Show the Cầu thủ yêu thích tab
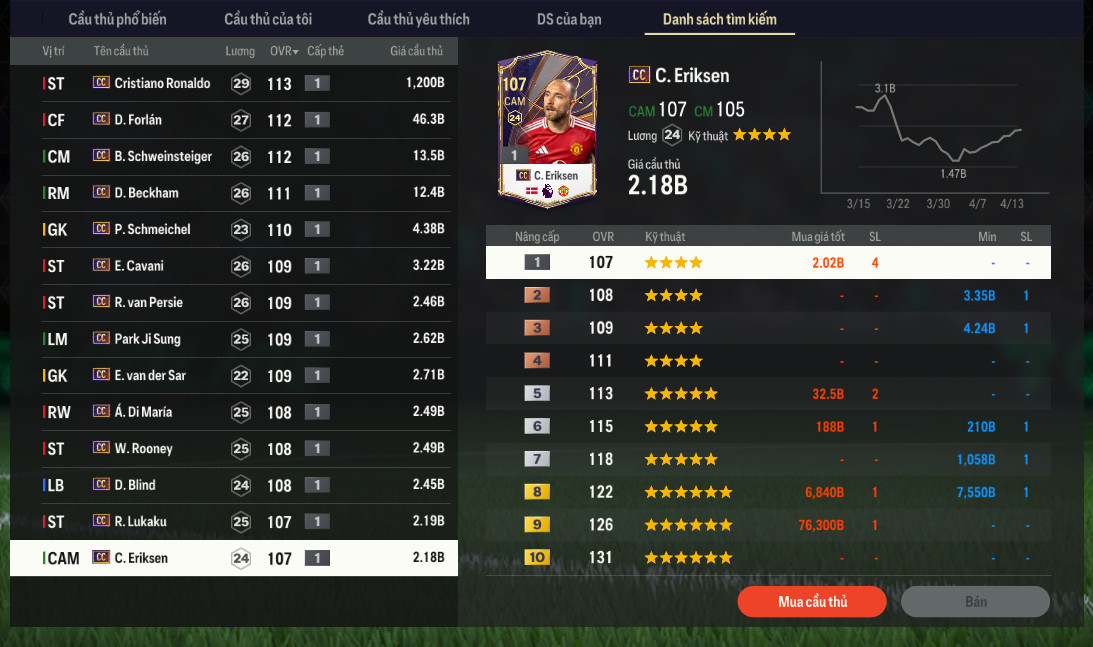Screen dimensions: 1093x647 418,19
